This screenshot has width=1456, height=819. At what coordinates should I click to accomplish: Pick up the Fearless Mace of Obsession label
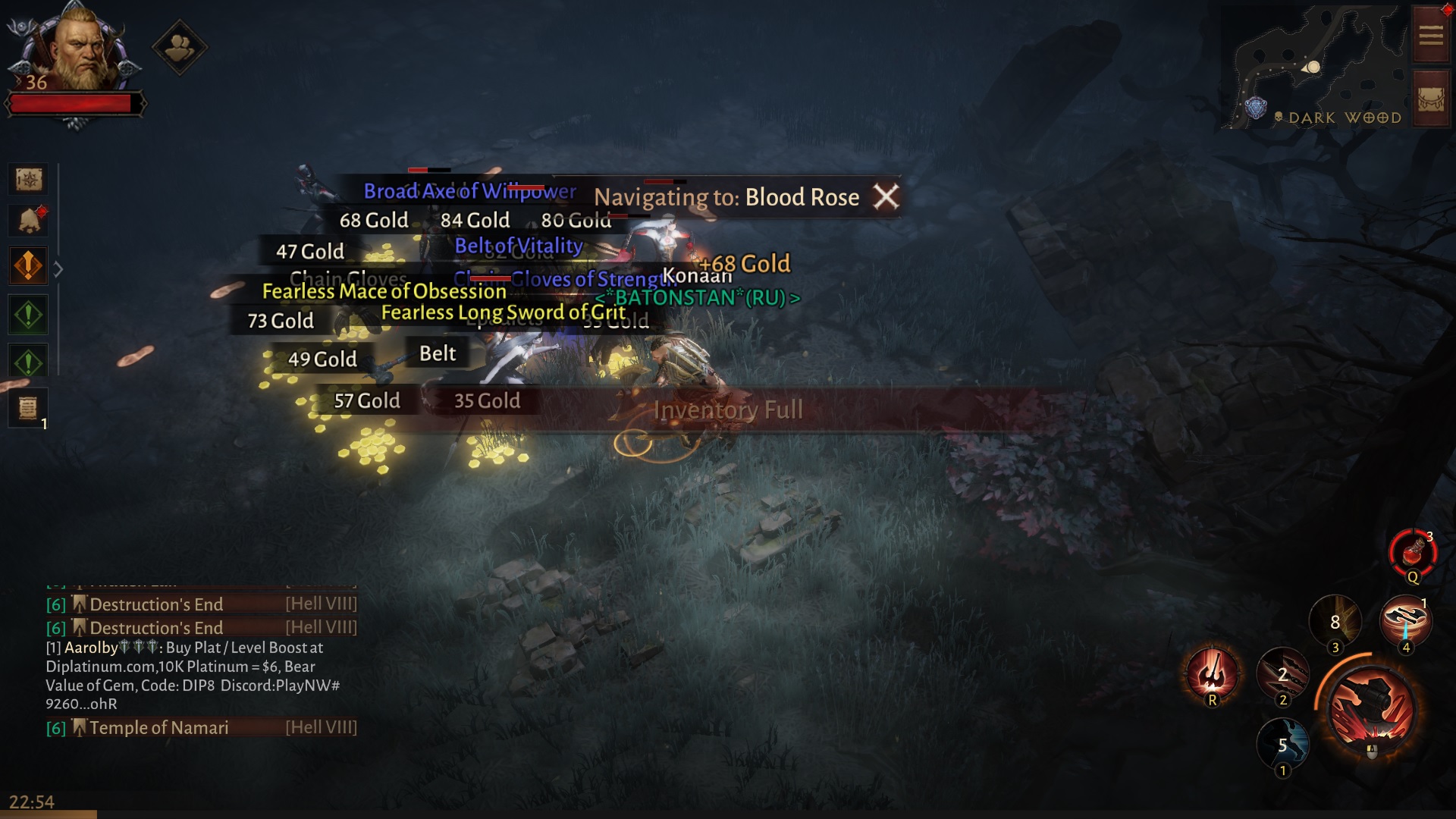pos(384,291)
